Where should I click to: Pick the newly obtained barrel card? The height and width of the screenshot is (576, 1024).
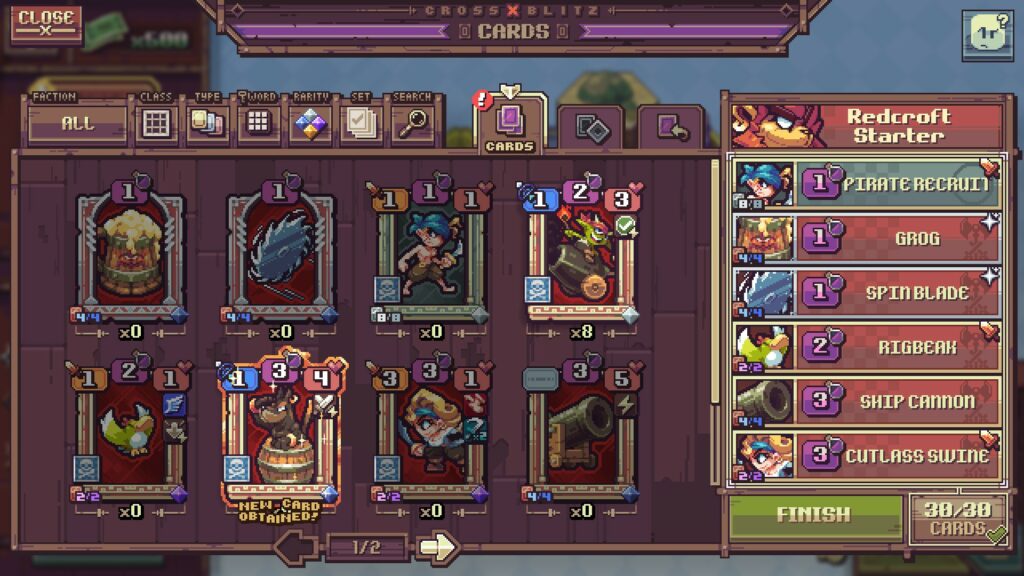point(279,430)
